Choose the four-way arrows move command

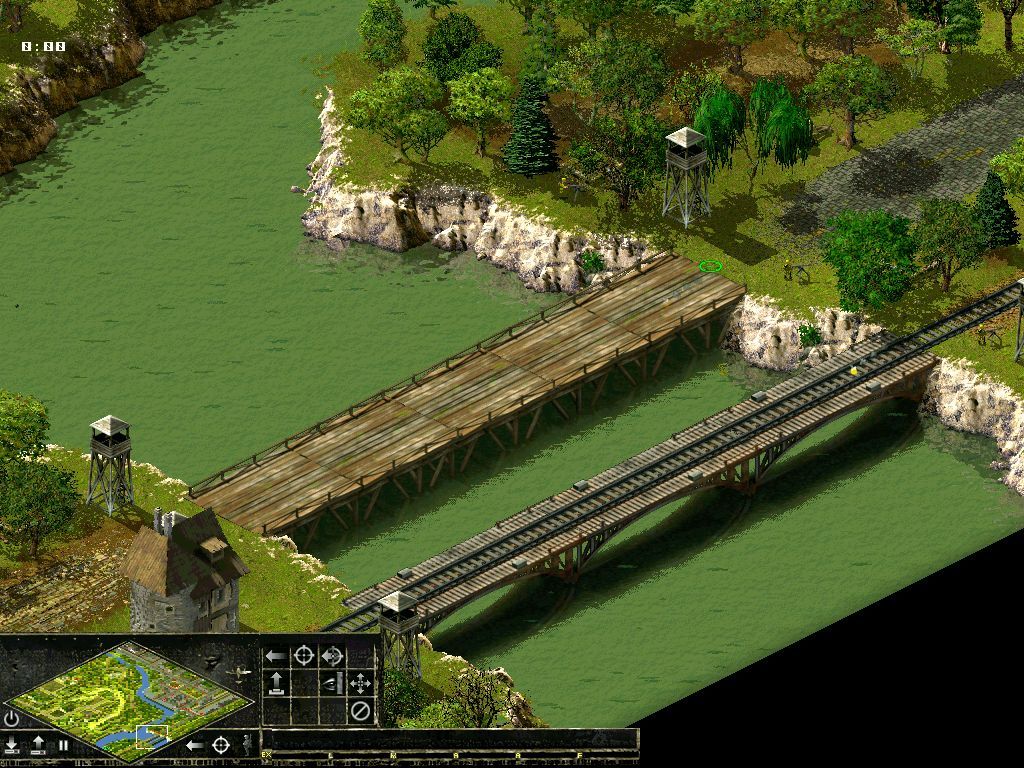[360, 684]
